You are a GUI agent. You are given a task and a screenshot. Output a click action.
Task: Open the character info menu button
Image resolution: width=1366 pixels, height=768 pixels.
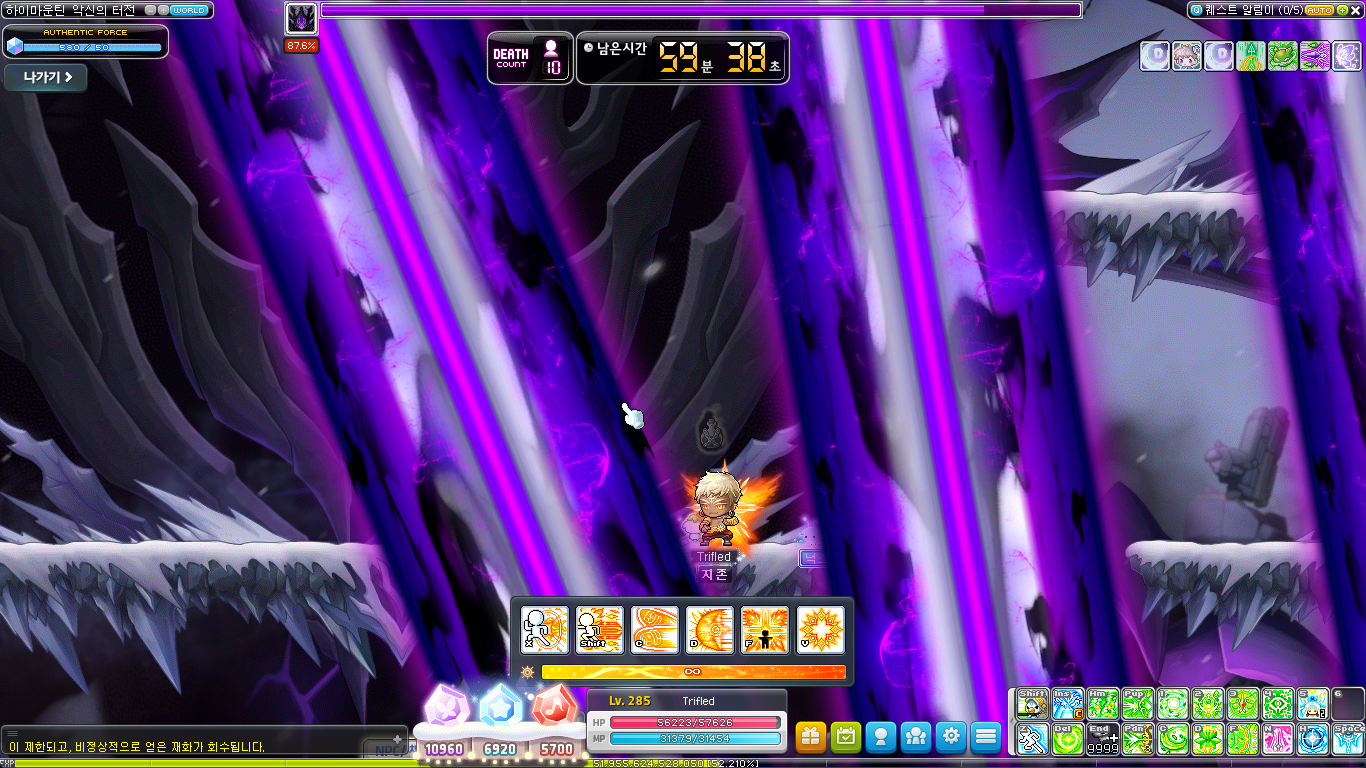(x=881, y=737)
